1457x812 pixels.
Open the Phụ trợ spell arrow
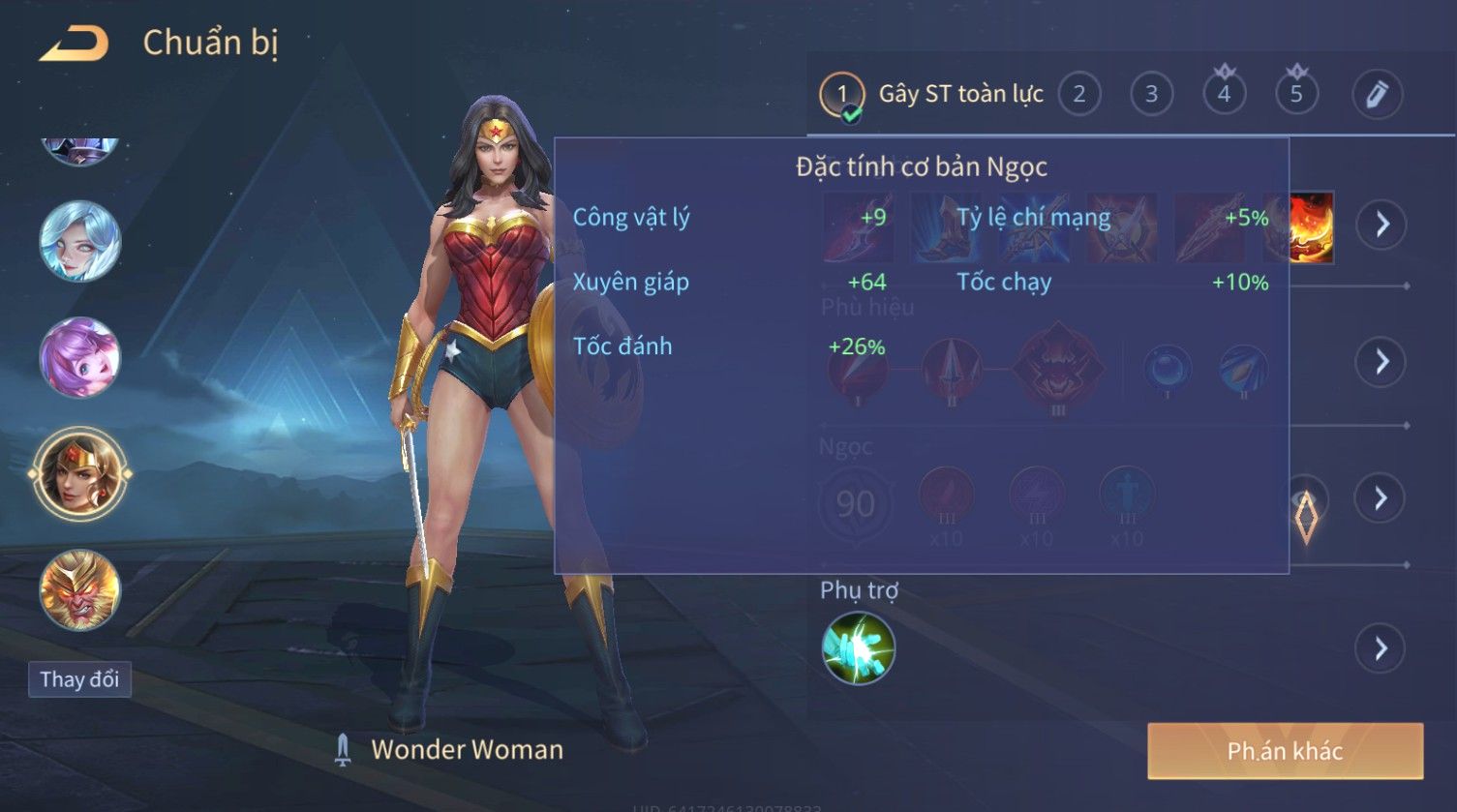pyautogui.click(x=1381, y=647)
